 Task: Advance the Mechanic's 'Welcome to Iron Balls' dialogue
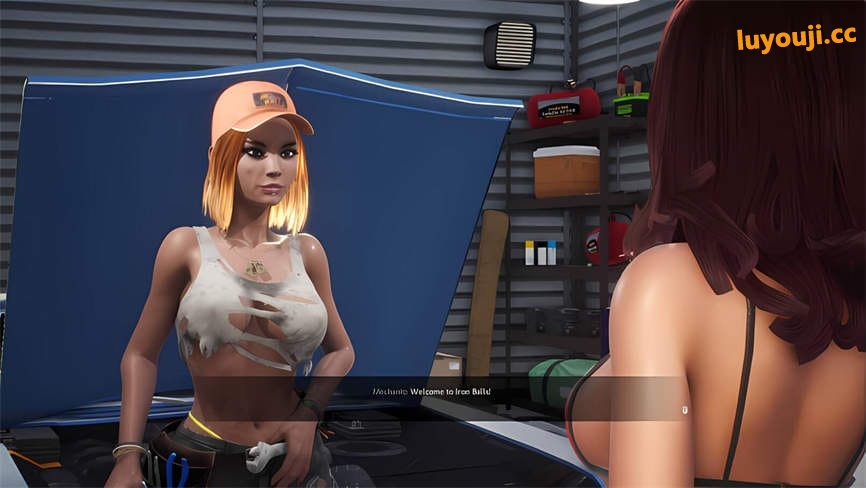(684, 409)
